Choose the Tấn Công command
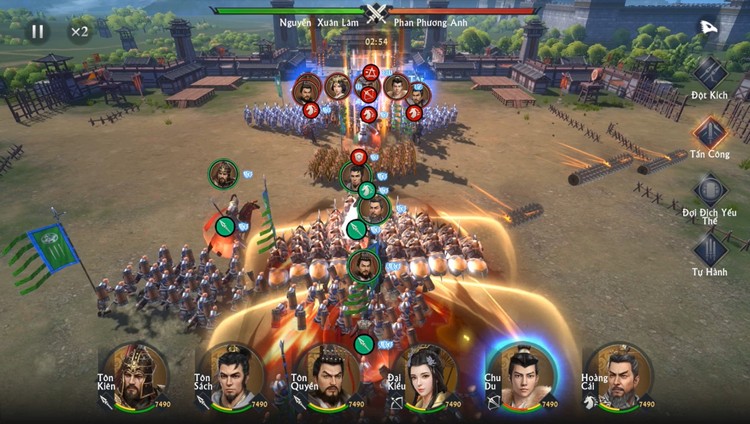 coord(710,131)
